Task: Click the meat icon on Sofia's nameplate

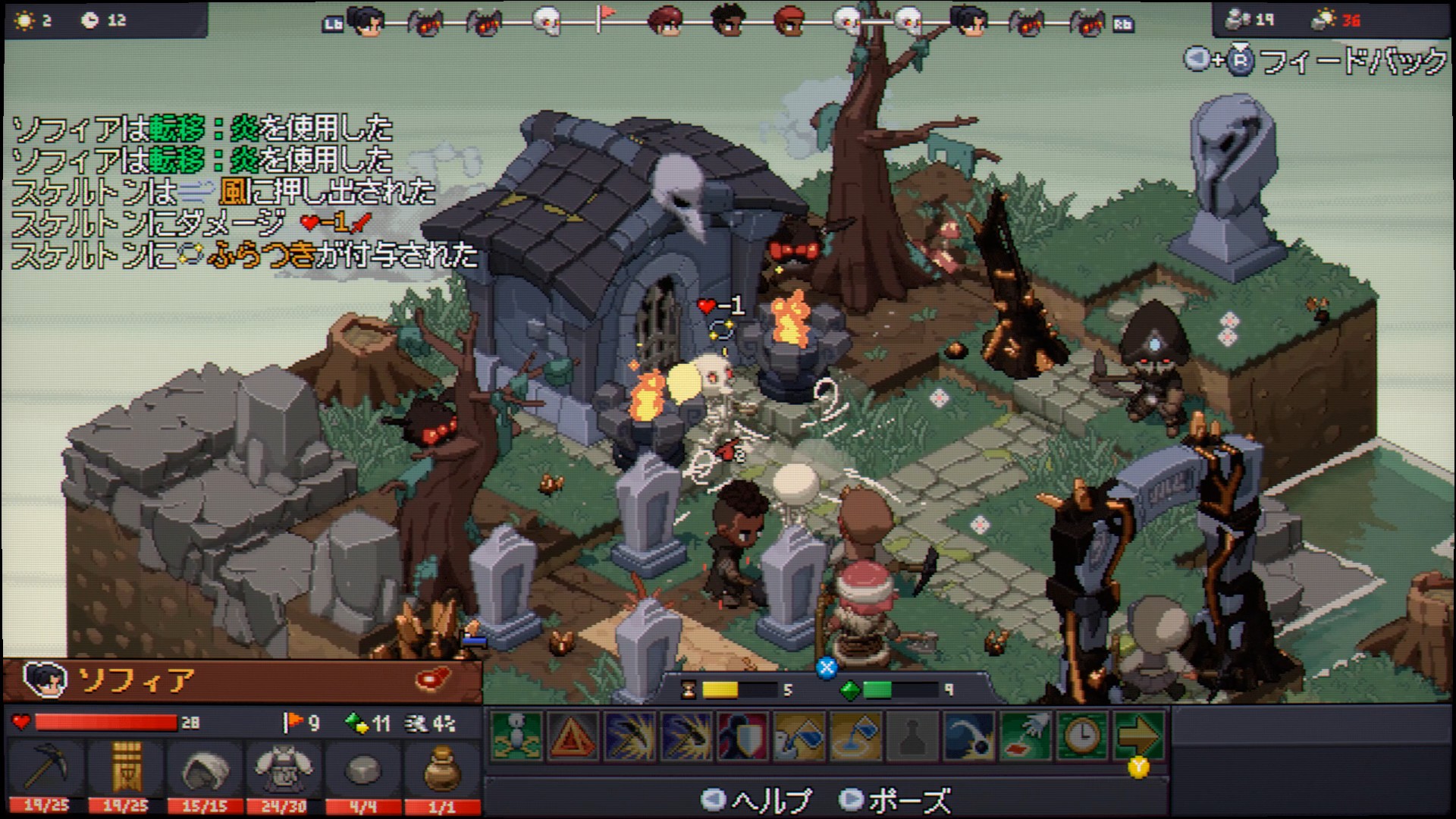Action: coord(434,678)
